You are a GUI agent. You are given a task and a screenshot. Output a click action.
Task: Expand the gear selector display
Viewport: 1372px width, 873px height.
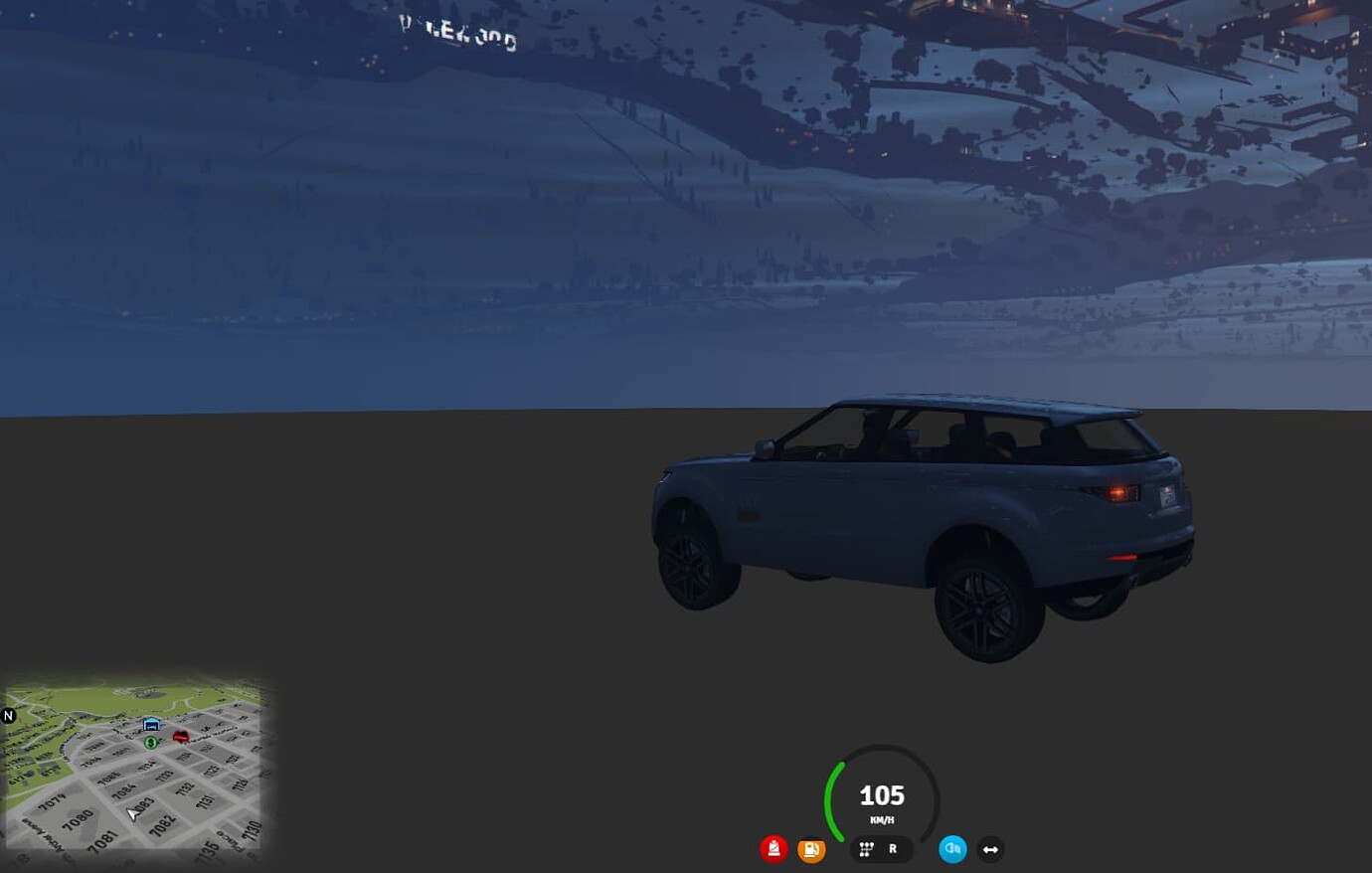tap(880, 849)
